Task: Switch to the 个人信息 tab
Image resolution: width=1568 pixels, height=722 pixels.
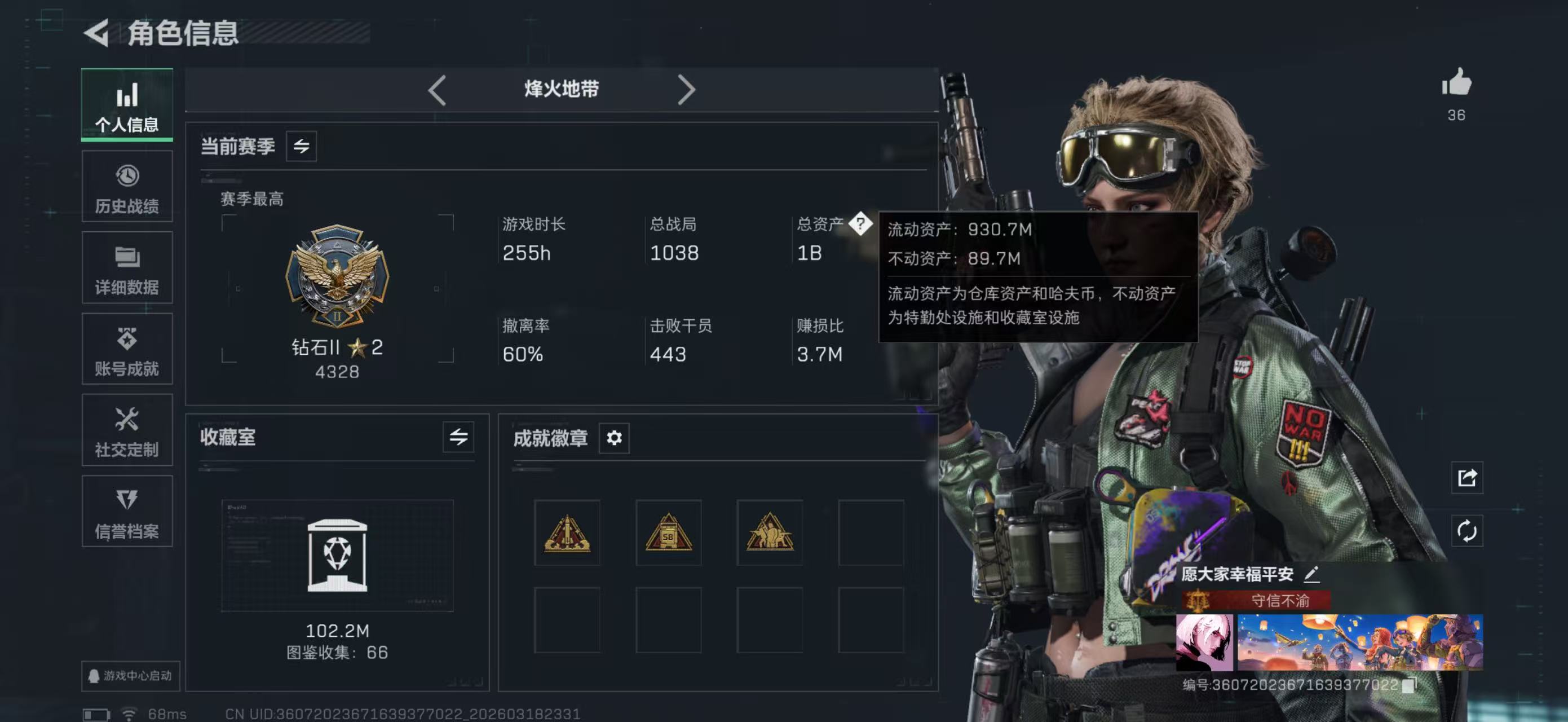Action: [127, 105]
